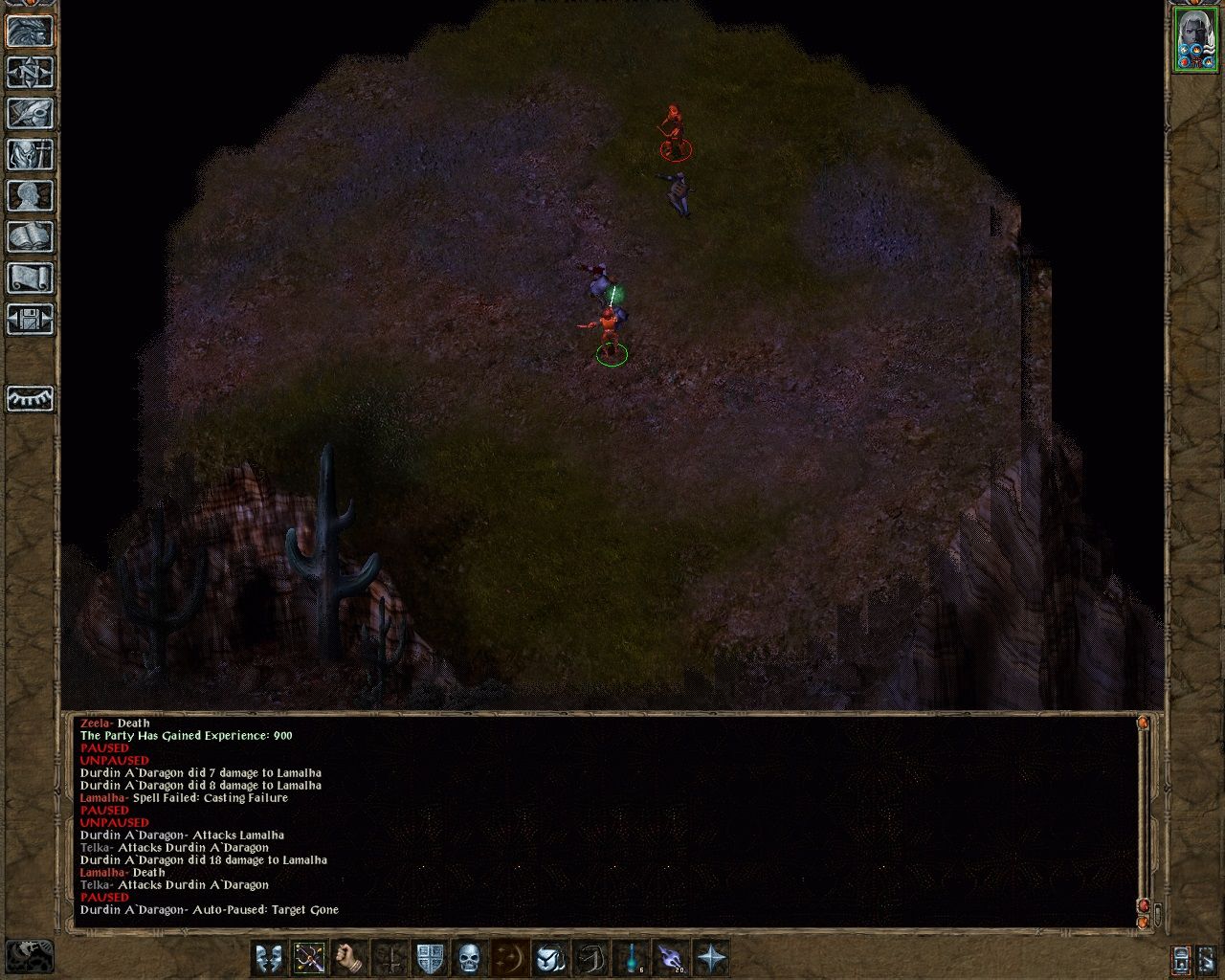Show the character record profile button
This screenshot has width=1225, height=980.
click(30, 196)
